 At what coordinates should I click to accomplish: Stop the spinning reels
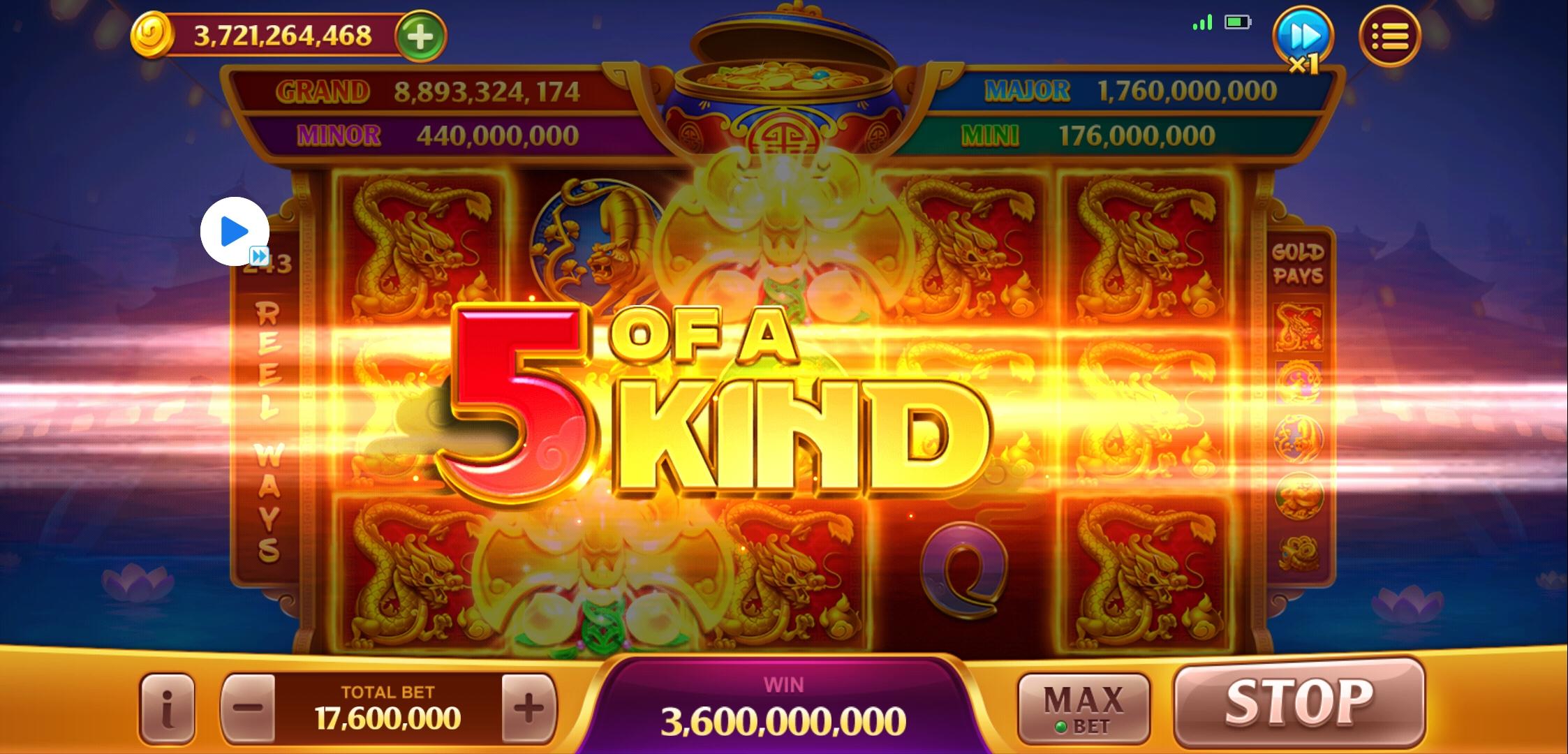pyautogui.click(x=1299, y=702)
